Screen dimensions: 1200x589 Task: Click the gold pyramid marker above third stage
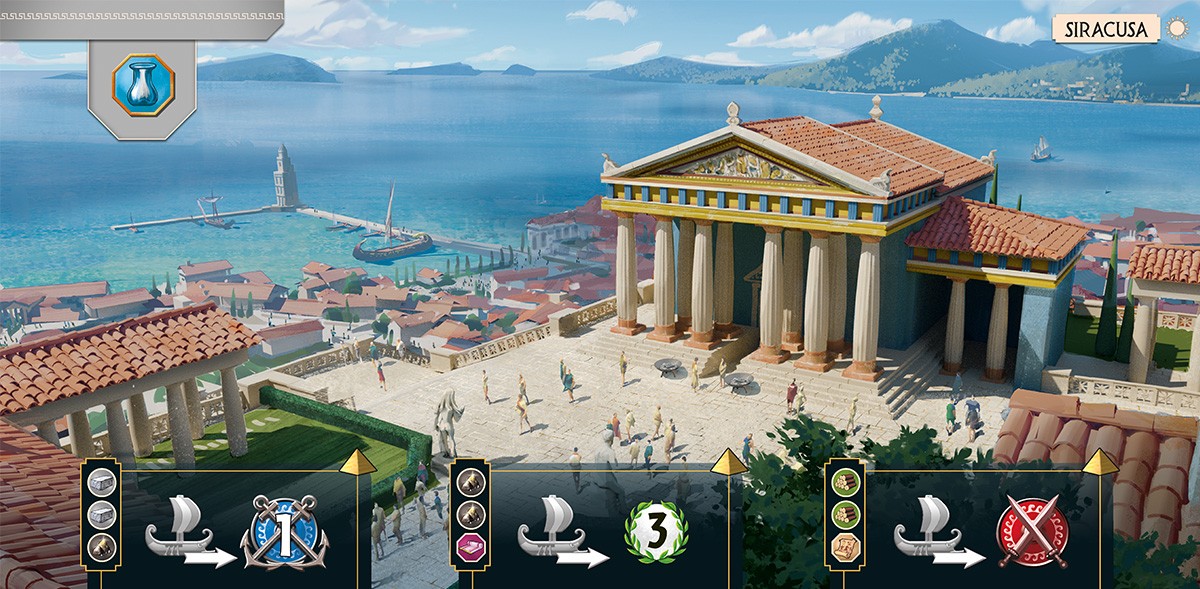[1100, 462]
